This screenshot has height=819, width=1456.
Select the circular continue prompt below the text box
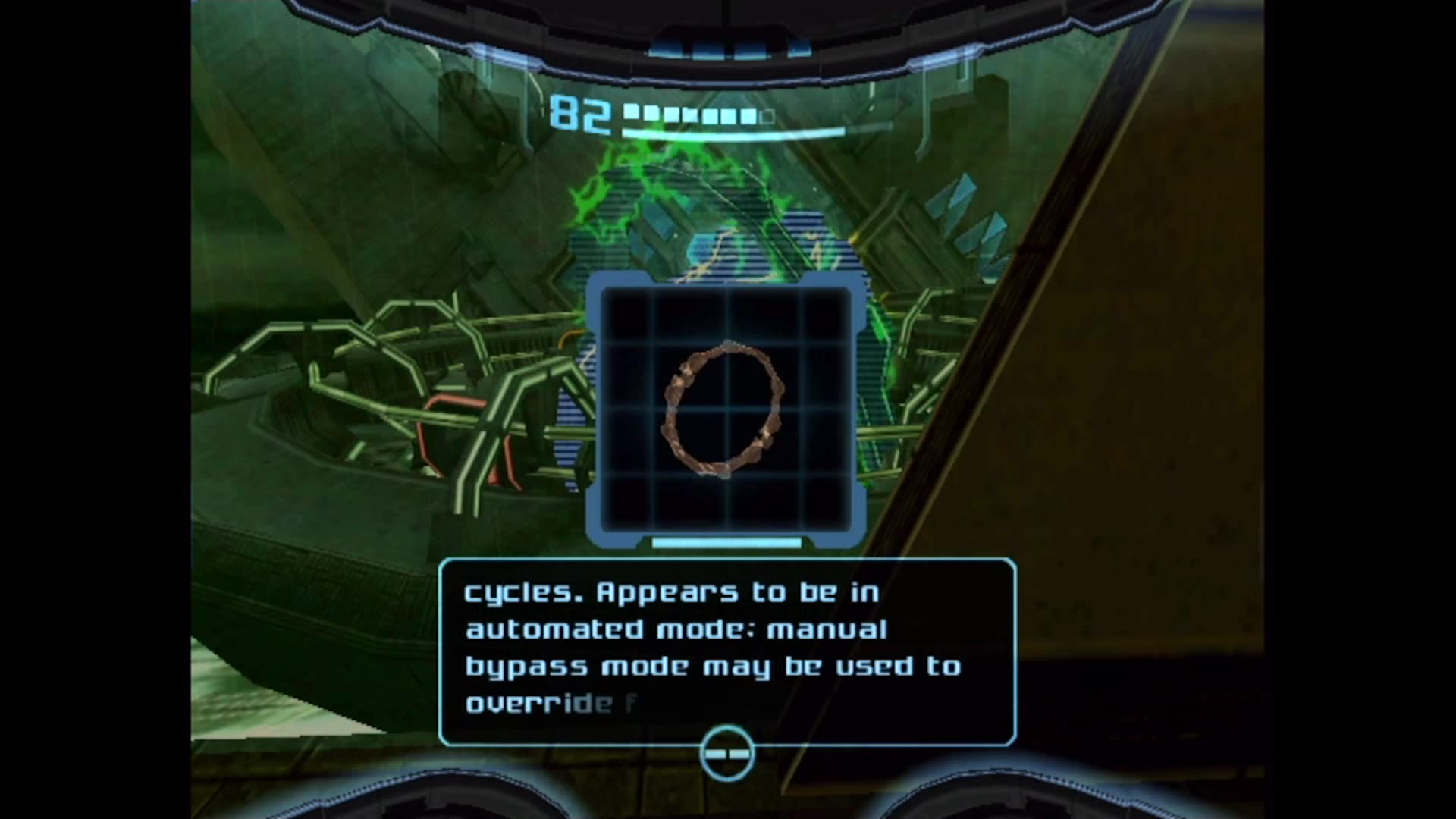point(726,752)
